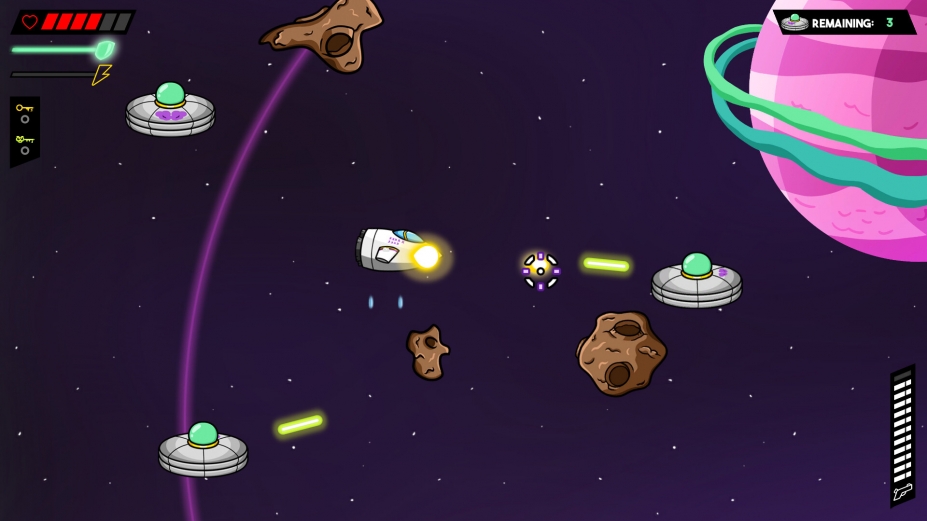Select the green skull key icon
The image size is (927, 521).
[x=24, y=139]
